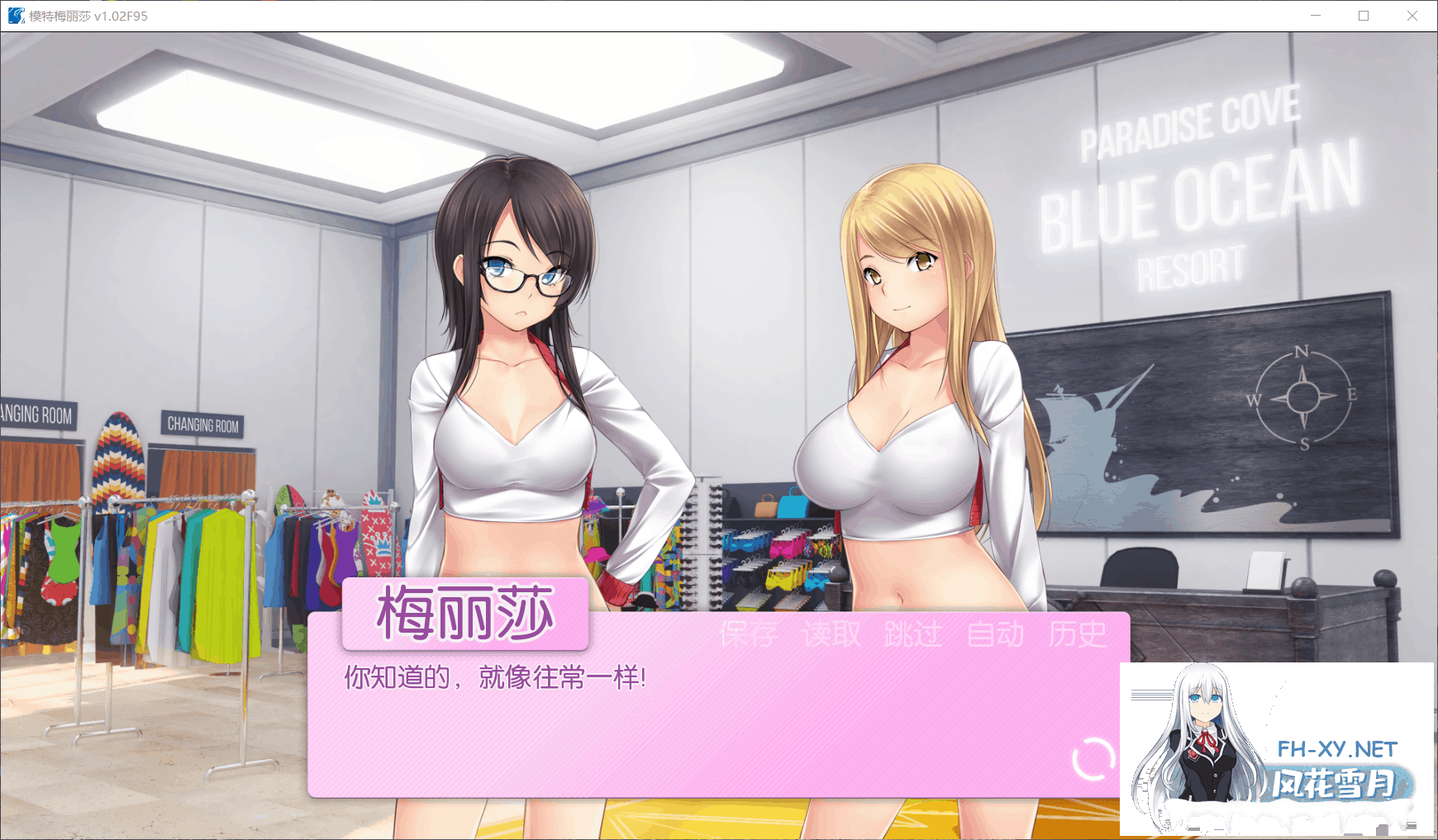Activate 跳过 (Skip) dialogue
Image resolution: width=1438 pixels, height=840 pixels.
click(x=913, y=634)
